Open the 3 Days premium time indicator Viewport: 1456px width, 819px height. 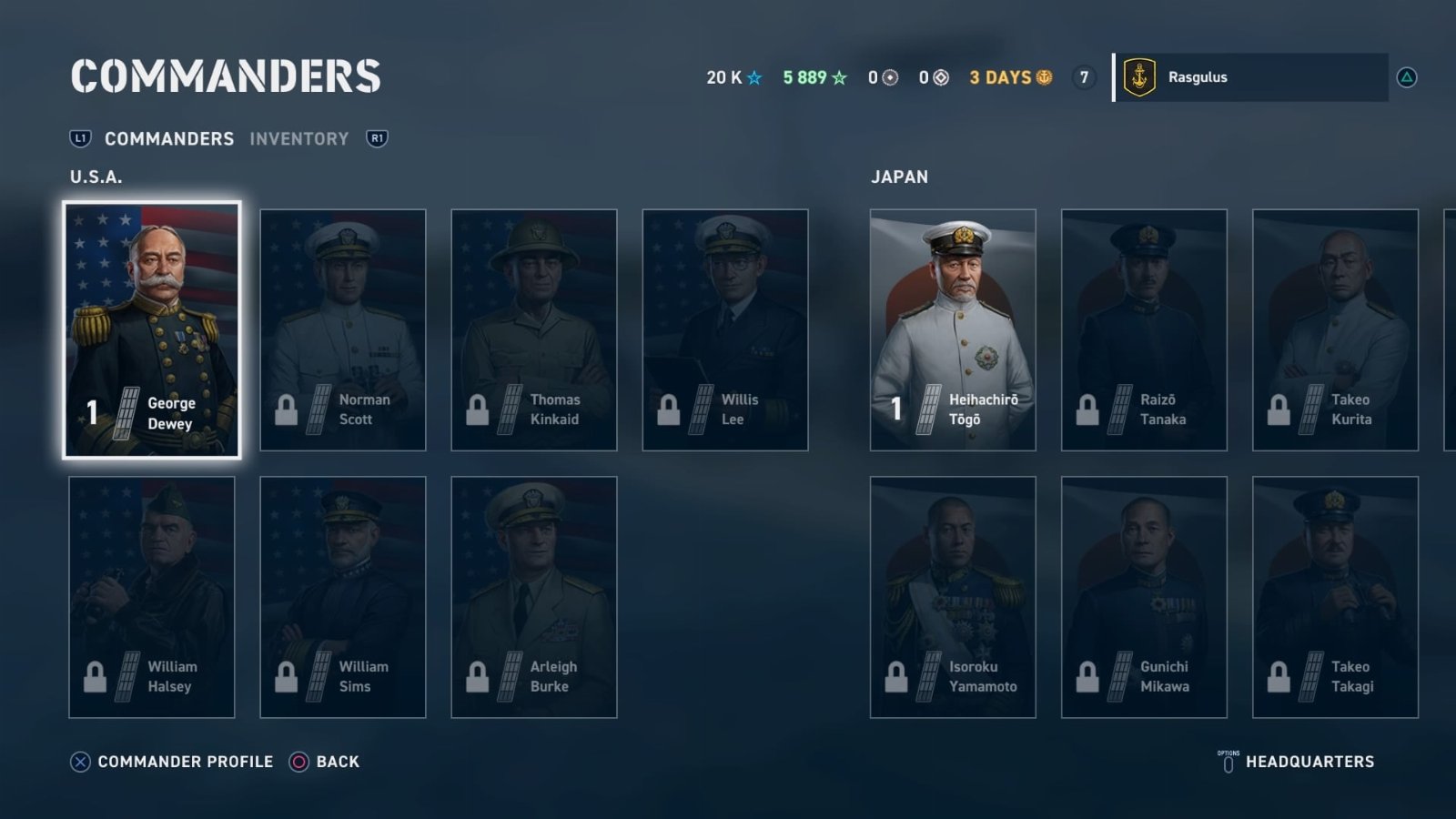click(1010, 77)
